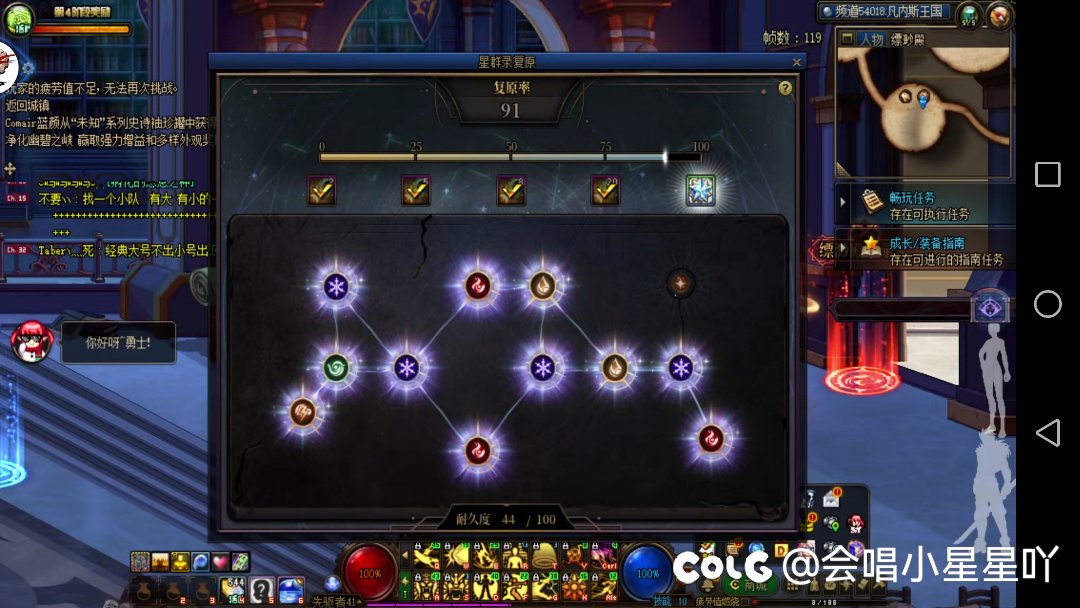Image resolution: width=1080 pixels, height=608 pixels.
Task: Click the red-haired NPC portrait icon
Action: [x=29, y=343]
